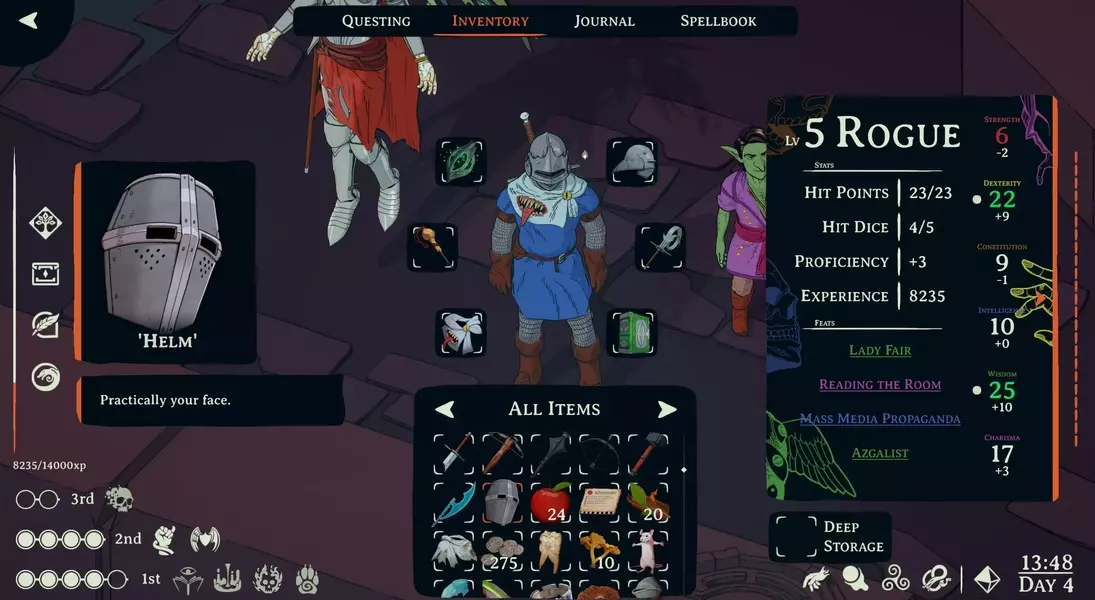Select the white mouse item slot
The width and height of the screenshot is (1095, 600).
(x=650, y=550)
